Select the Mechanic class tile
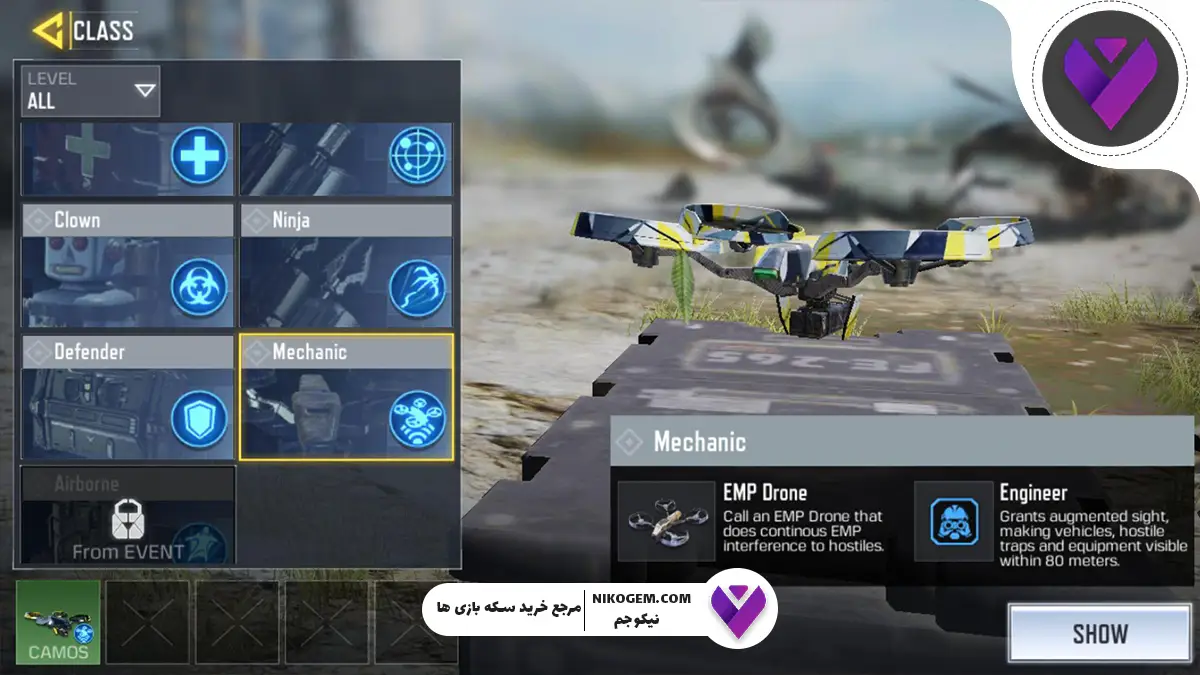This screenshot has width=1200, height=675. [x=346, y=397]
